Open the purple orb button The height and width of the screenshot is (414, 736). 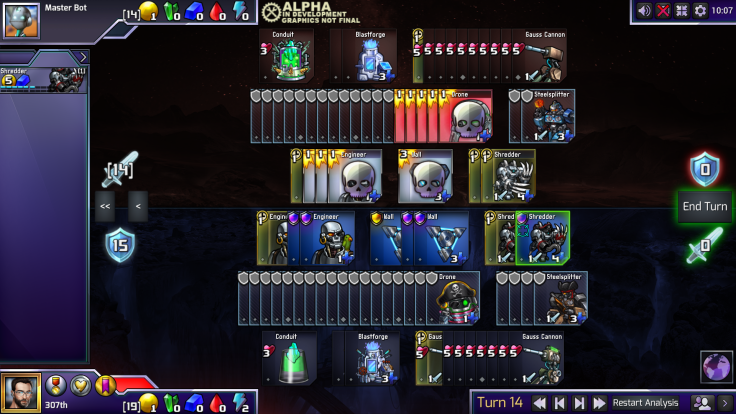[714, 367]
